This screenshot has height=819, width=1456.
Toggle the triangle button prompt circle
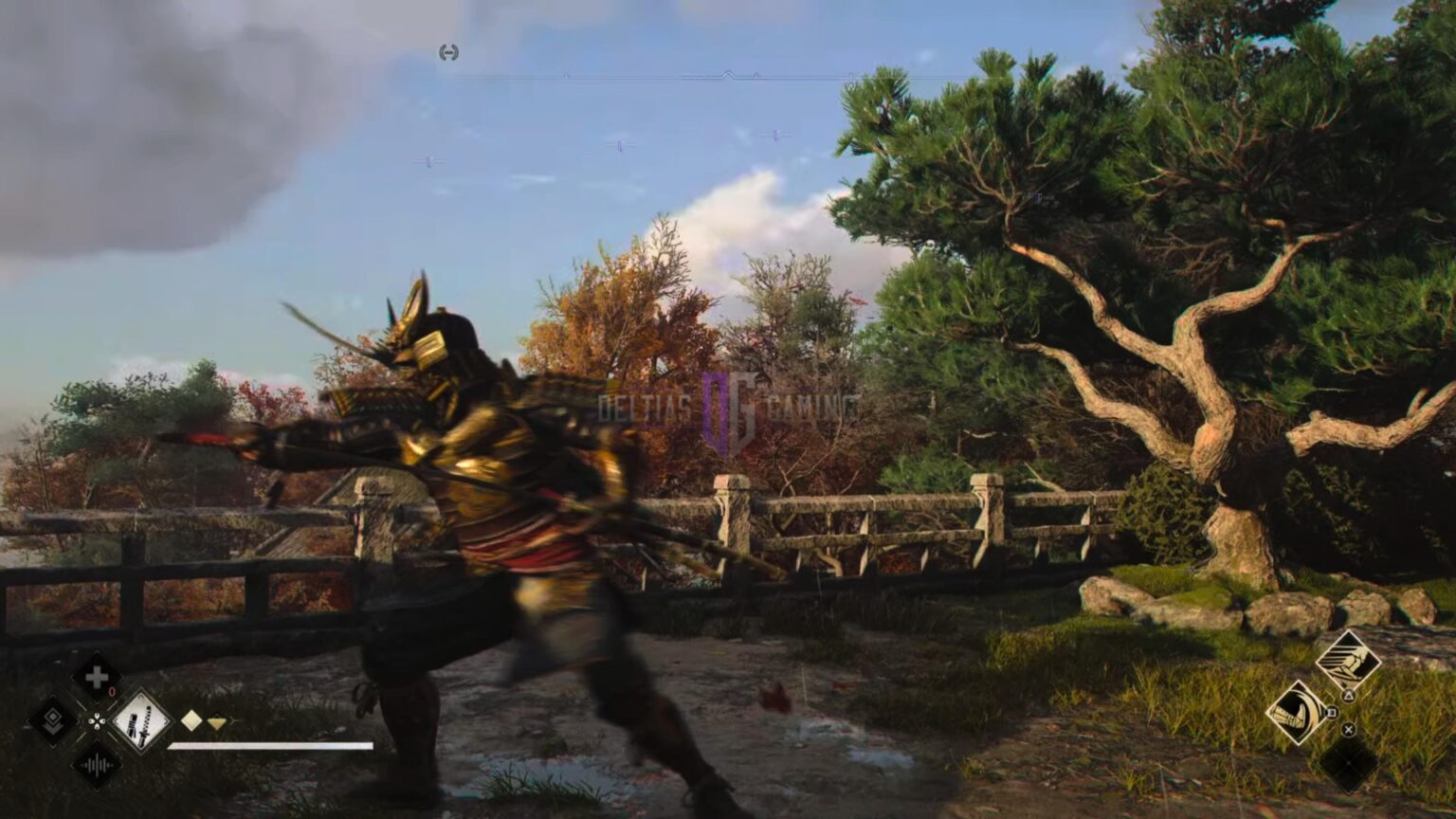click(1349, 695)
